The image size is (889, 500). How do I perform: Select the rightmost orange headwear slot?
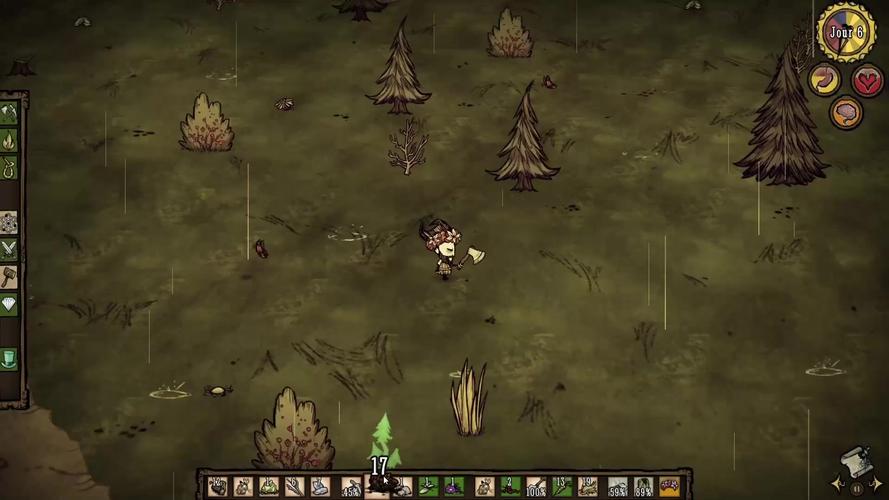pos(669,487)
